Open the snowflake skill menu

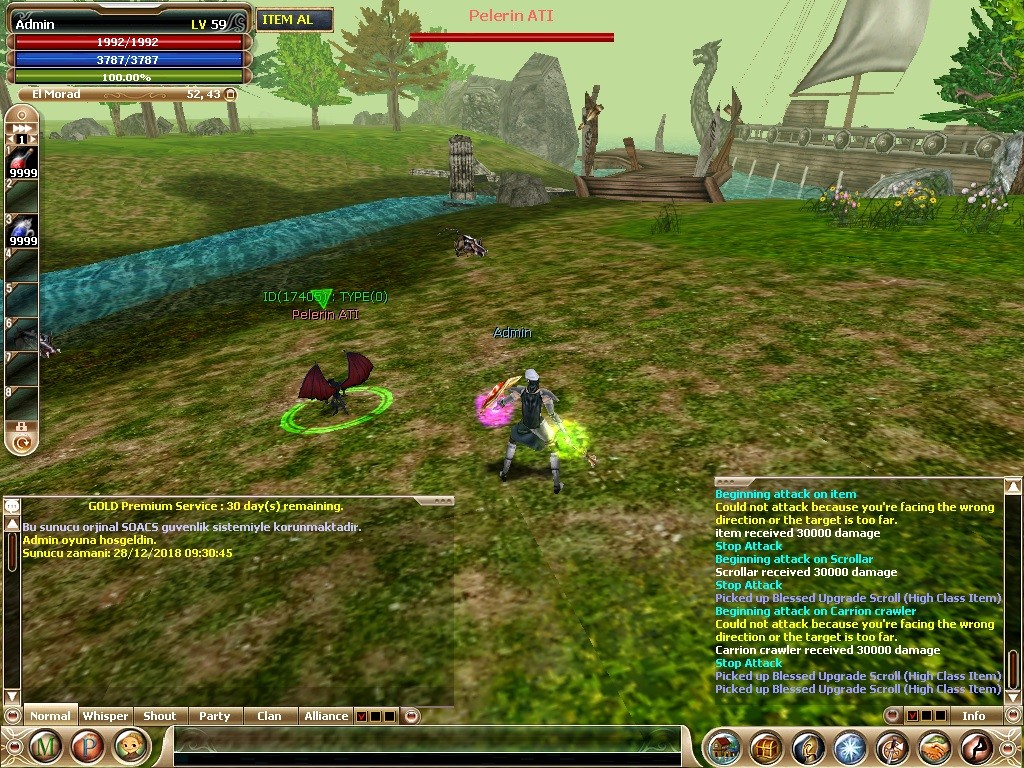(x=850, y=748)
